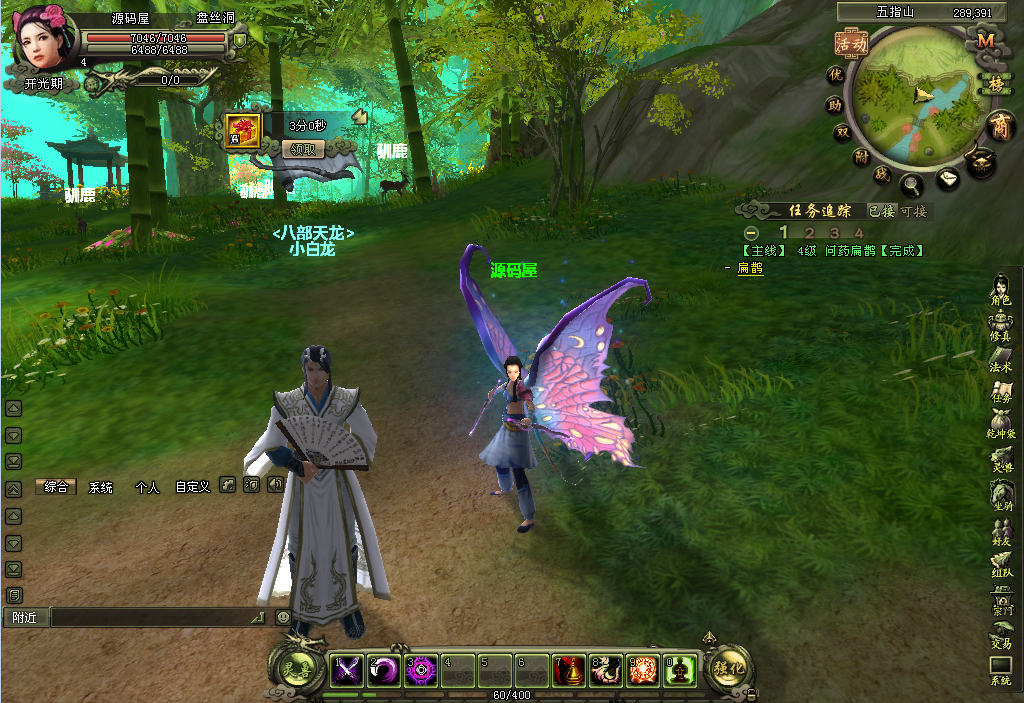Open the 灵兽 spirit beast button

296,668
